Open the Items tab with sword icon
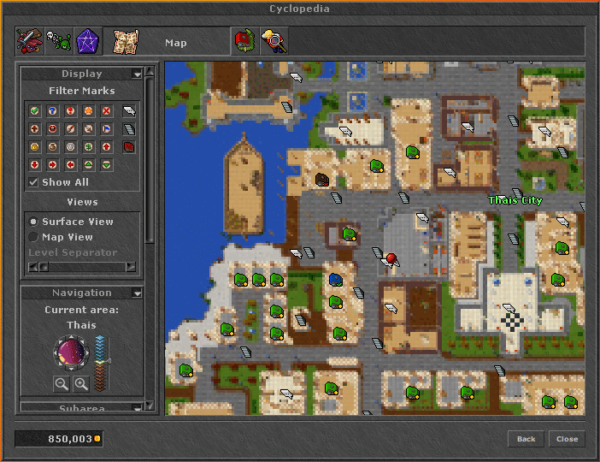This screenshot has height=462, width=600. point(29,41)
